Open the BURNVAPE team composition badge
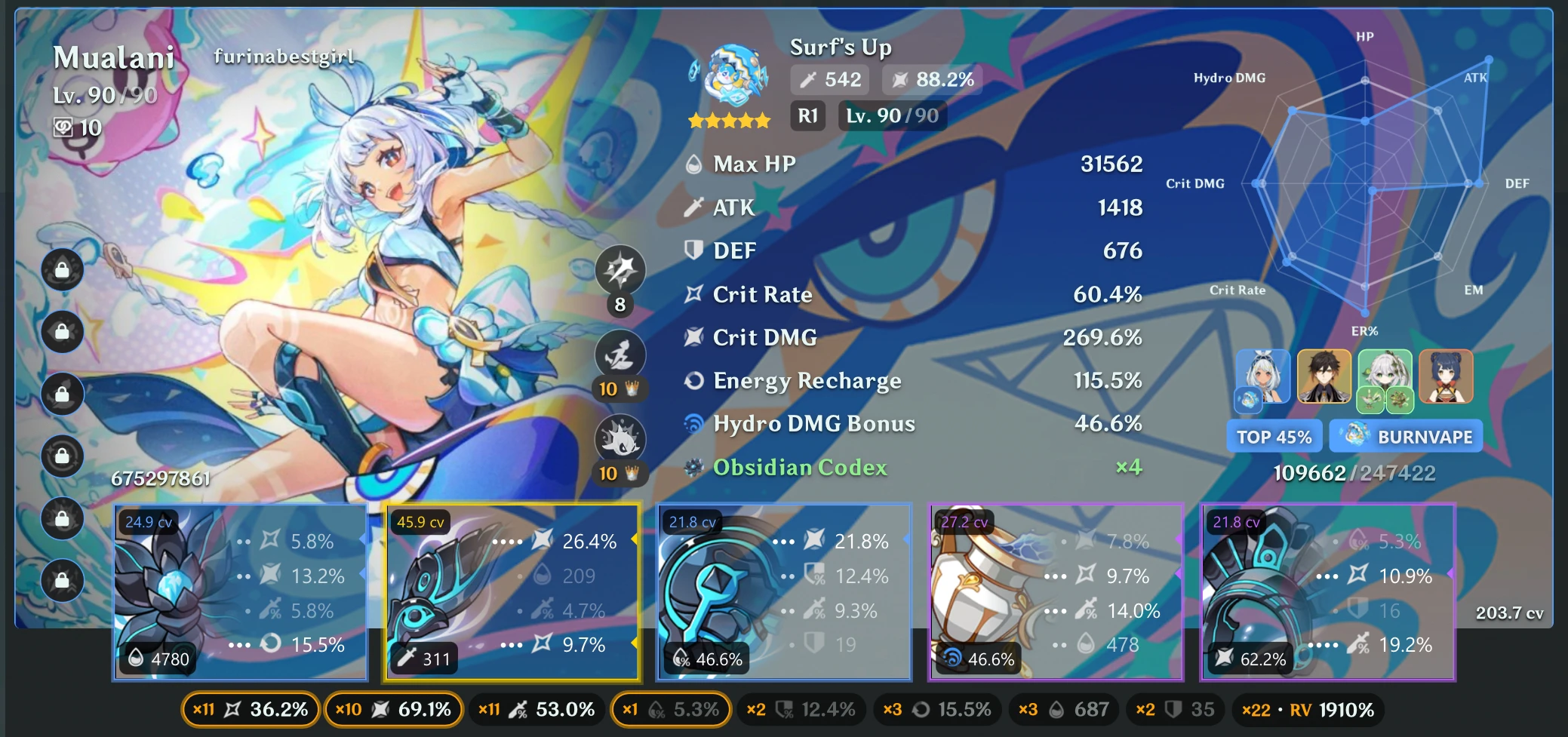This screenshot has width=1568, height=737. [1406, 436]
